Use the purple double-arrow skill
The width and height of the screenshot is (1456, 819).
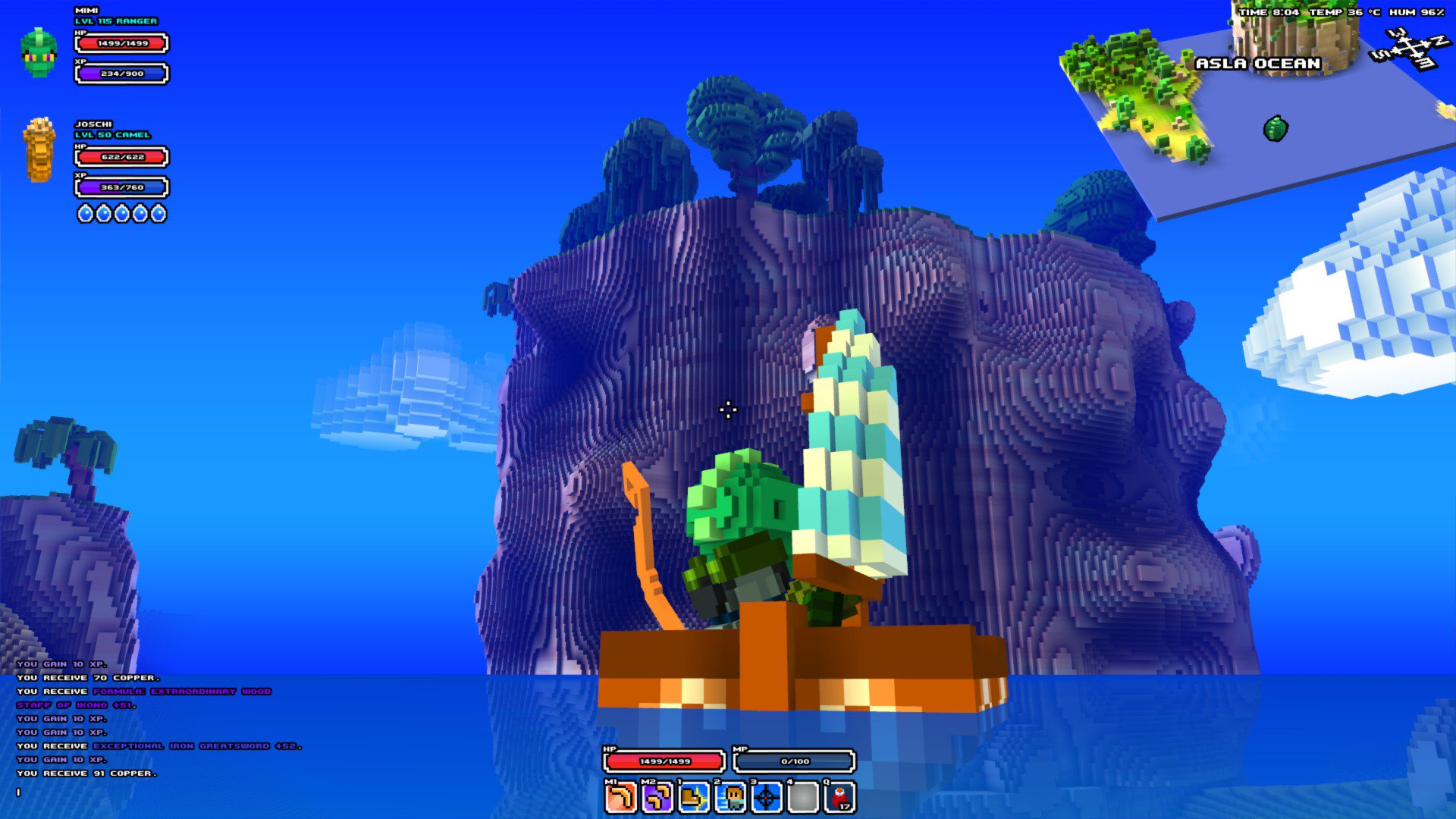click(x=657, y=798)
